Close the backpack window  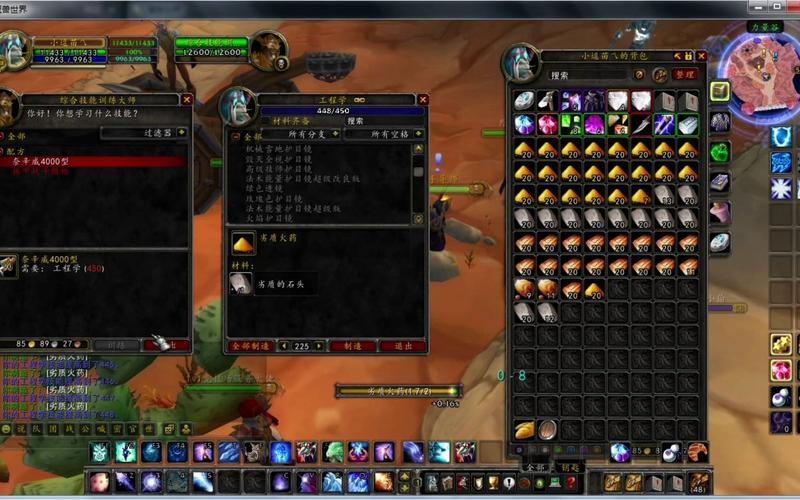701,56
